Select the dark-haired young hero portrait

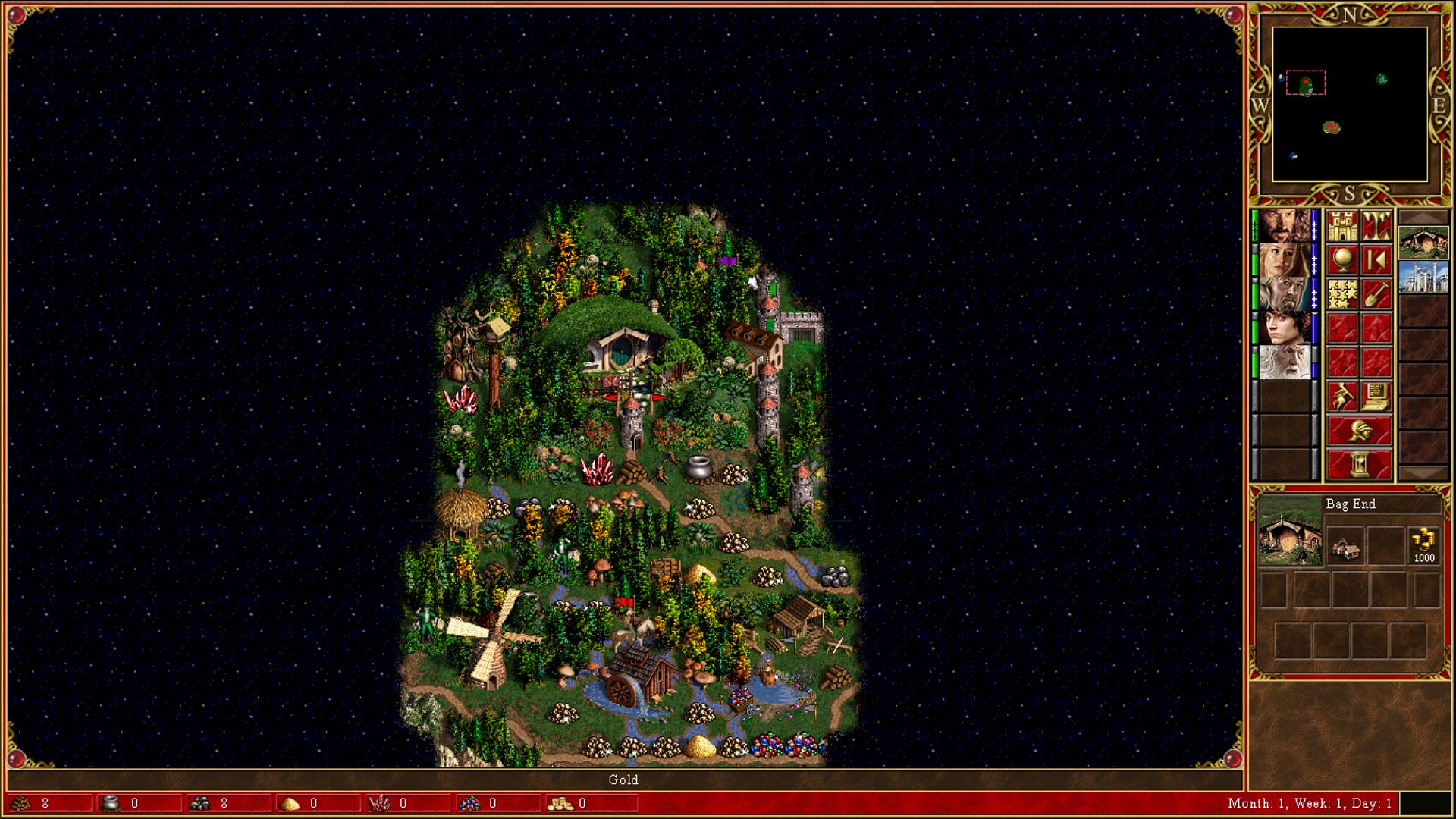pyautogui.click(x=1284, y=328)
